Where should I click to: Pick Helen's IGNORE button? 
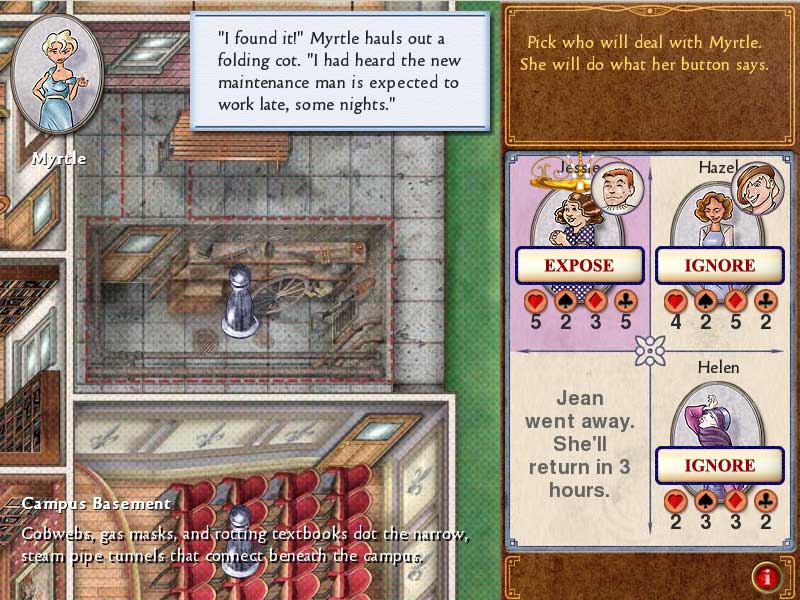[x=719, y=465]
